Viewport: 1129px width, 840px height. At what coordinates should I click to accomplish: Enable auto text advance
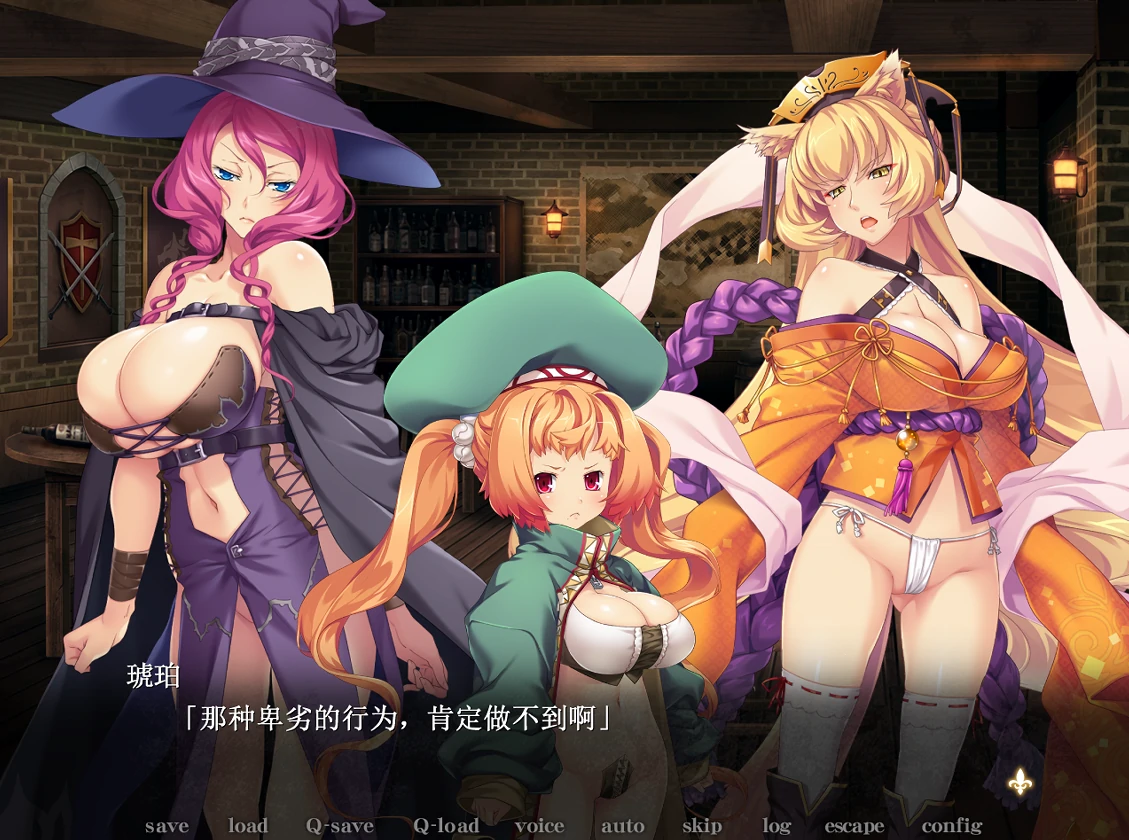coord(622,826)
